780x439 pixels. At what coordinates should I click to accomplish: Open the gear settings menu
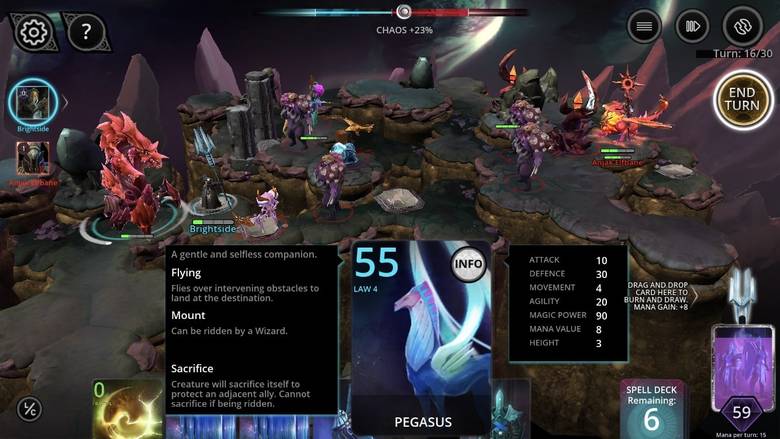pos(33,32)
